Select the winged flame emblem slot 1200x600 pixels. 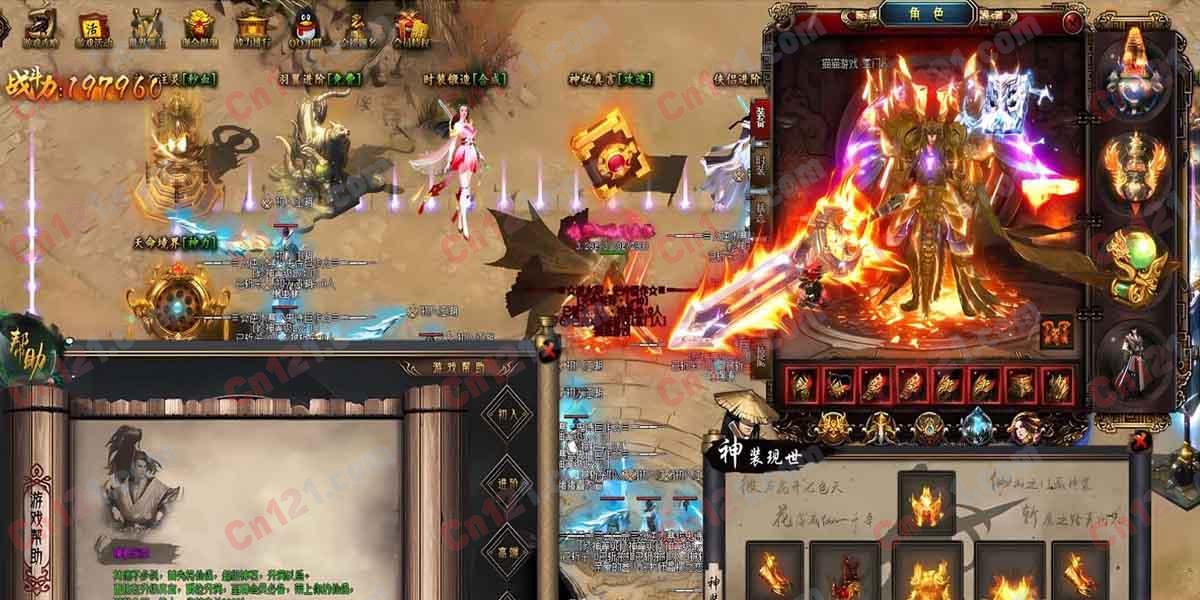(x=1135, y=167)
